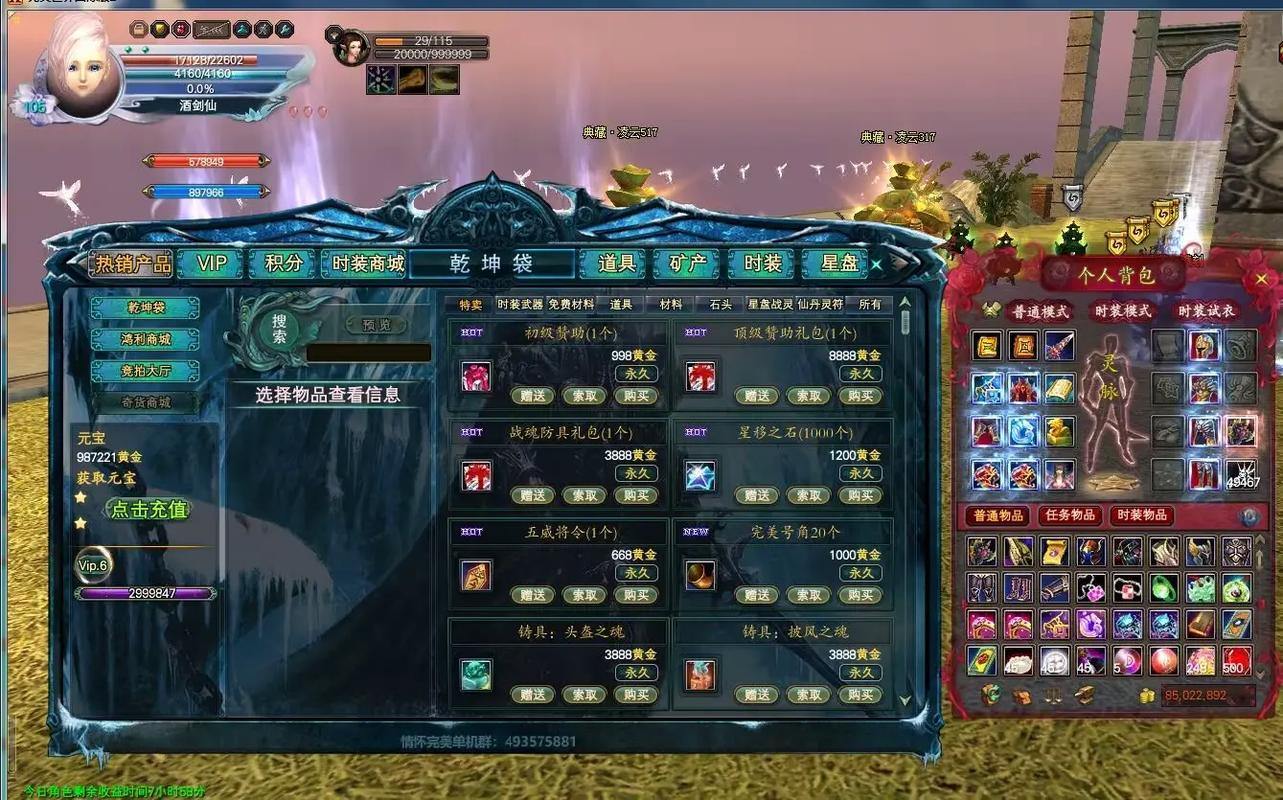The image size is (1283, 800).
Task: Switch backpack back to 普通模式
Action: pyautogui.click(x=1041, y=312)
